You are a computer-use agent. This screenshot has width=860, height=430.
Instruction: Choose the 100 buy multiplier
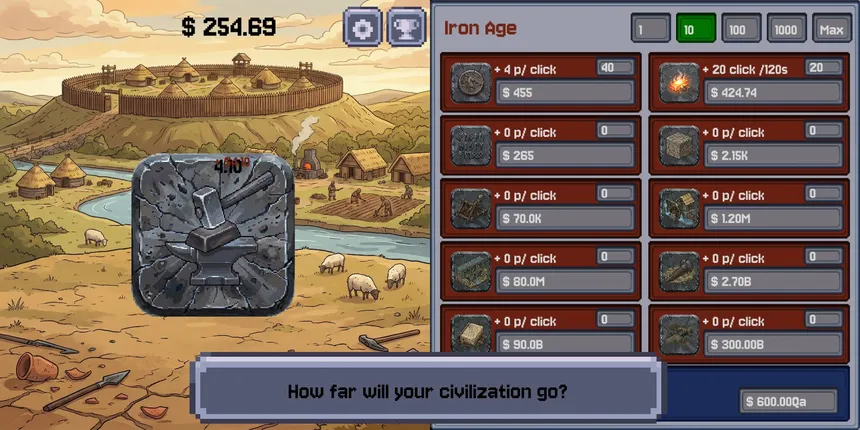pyautogui.click(x=741, y=29)
